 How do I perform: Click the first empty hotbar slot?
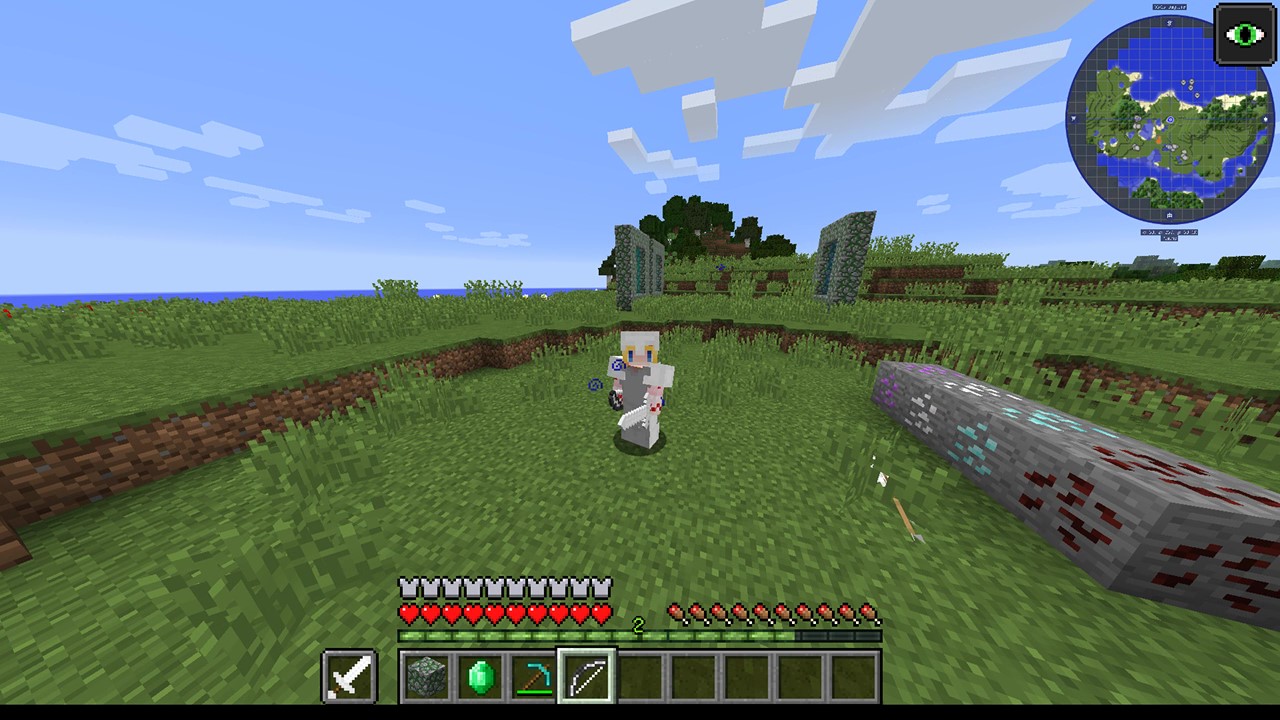point(641,675)
